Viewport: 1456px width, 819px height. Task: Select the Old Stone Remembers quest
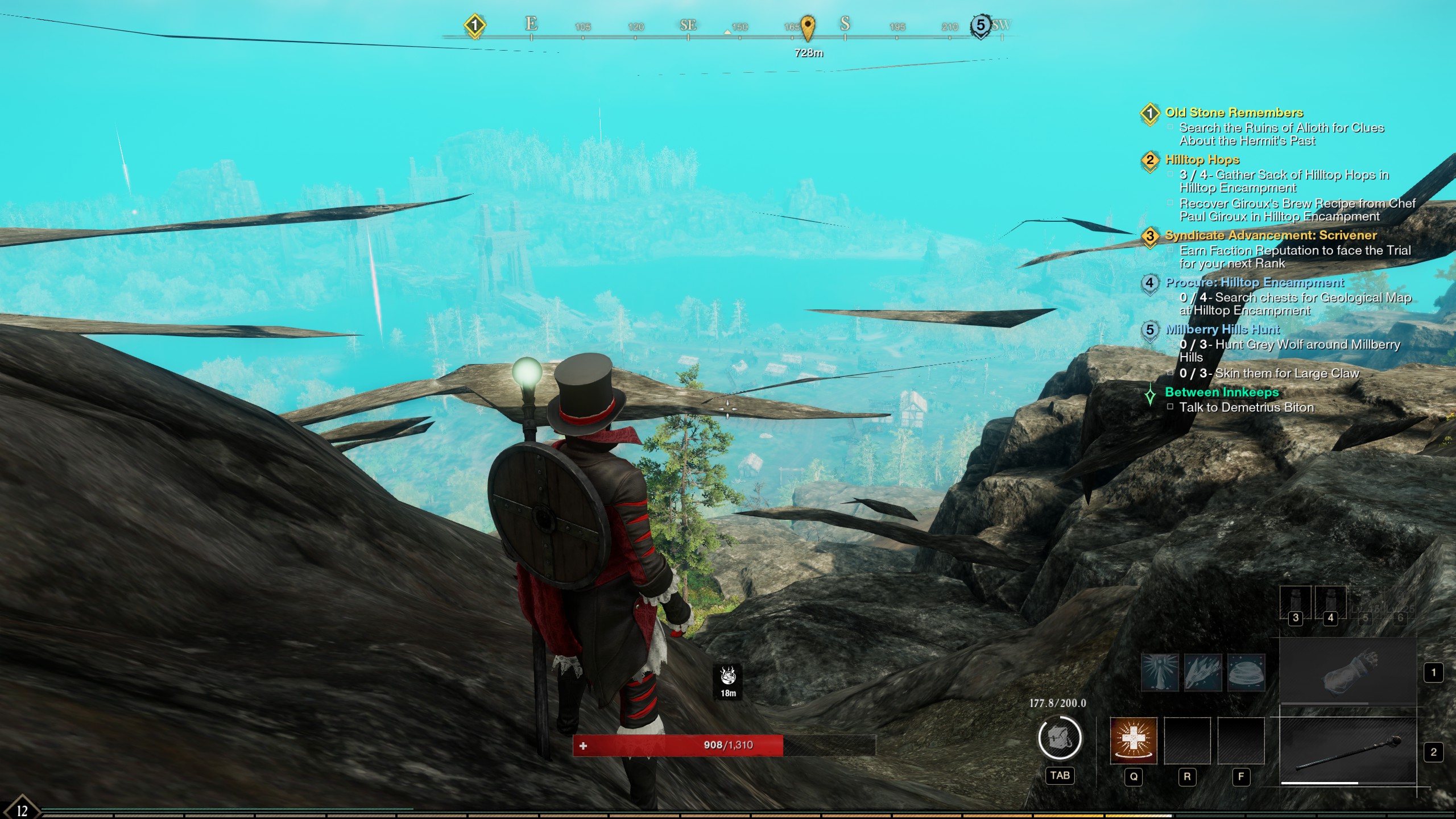[x=1234, y=113]
